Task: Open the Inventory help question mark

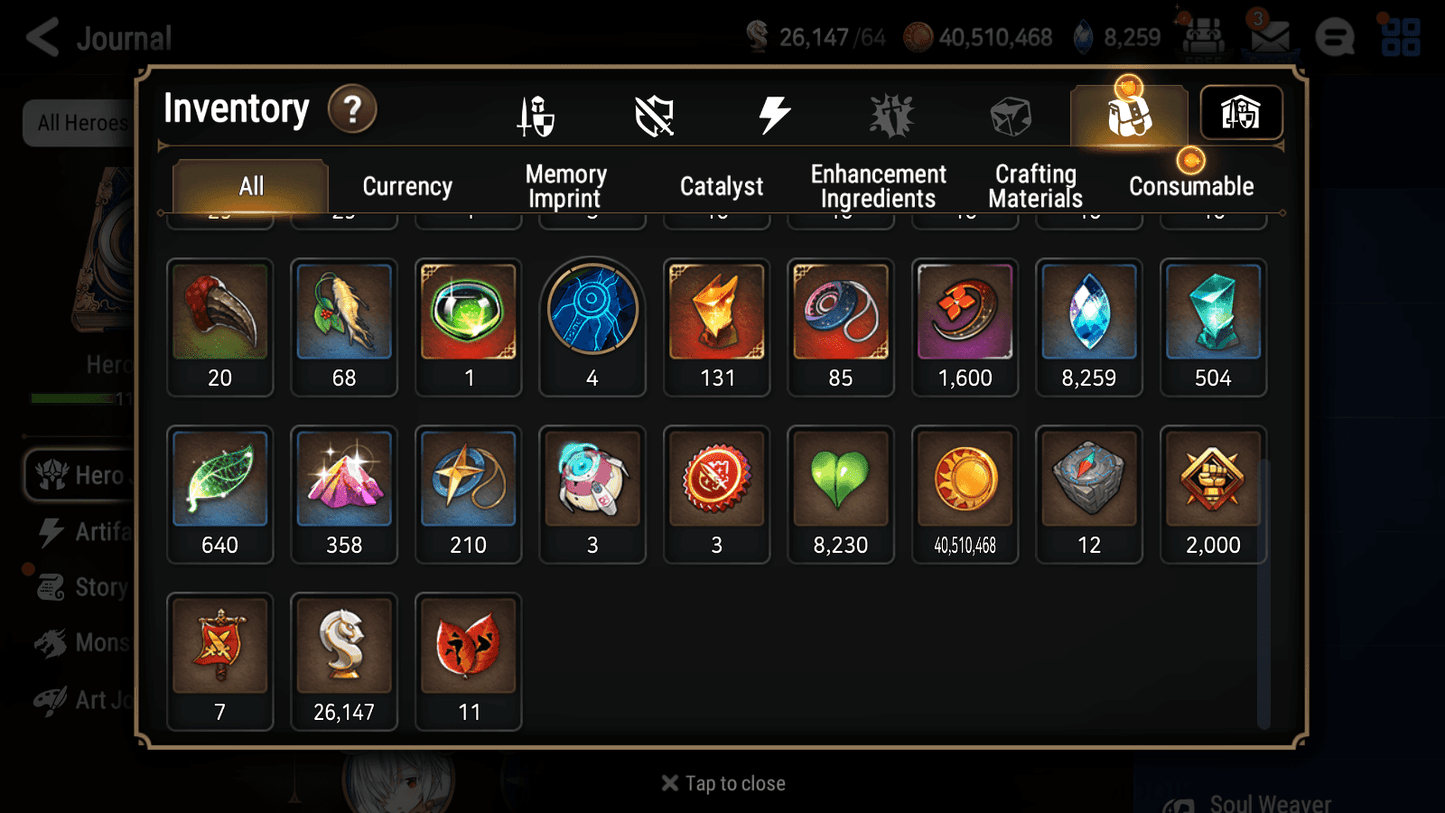Action: coord(352,110)
